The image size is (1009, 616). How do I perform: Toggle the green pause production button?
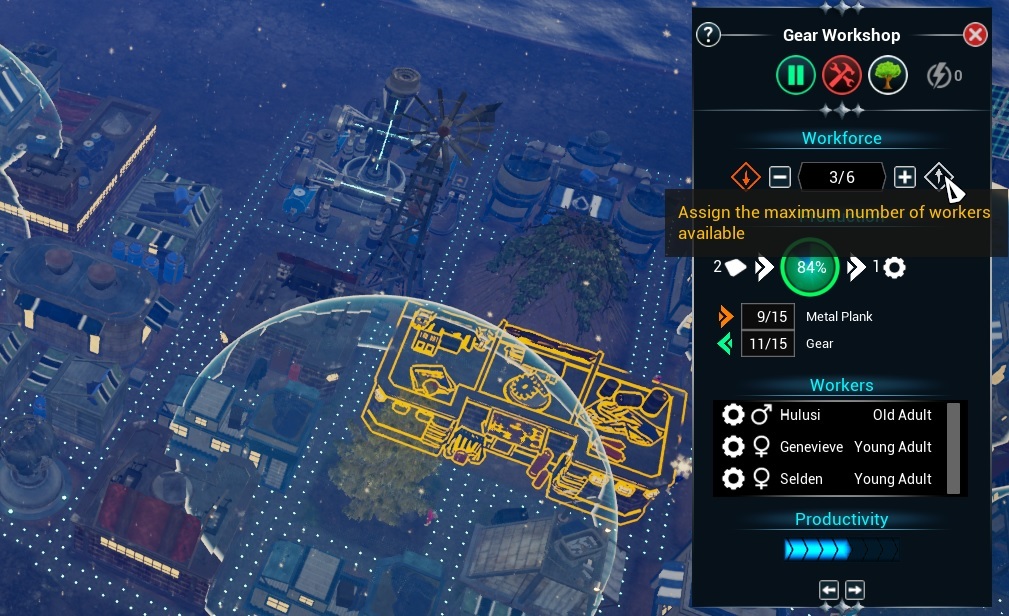[x=796, y=75]
